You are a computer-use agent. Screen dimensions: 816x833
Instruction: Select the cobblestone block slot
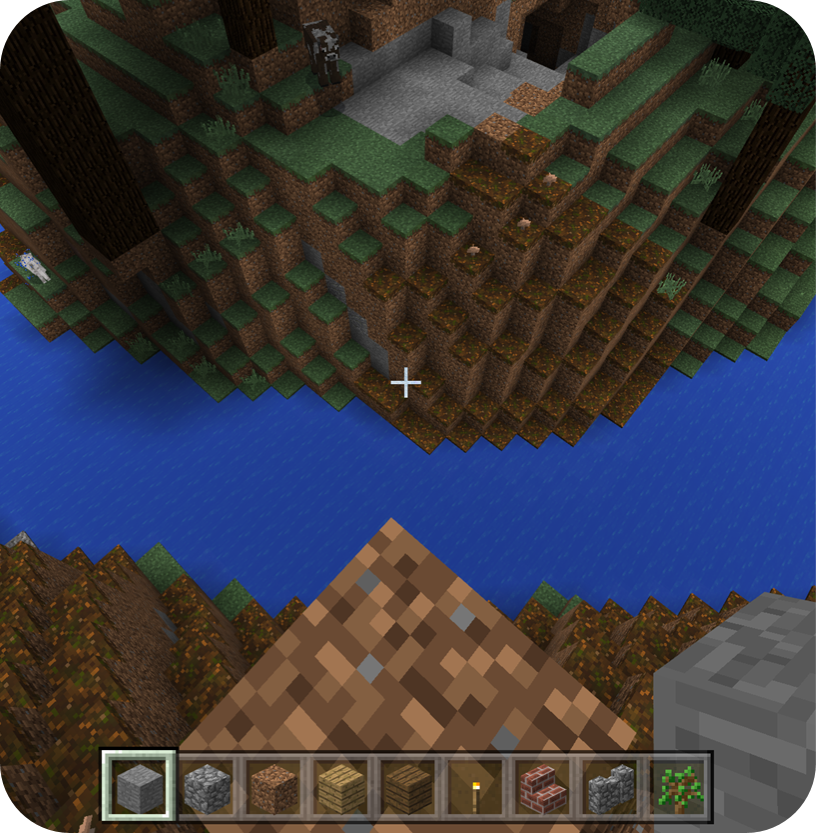coord(206,786)
